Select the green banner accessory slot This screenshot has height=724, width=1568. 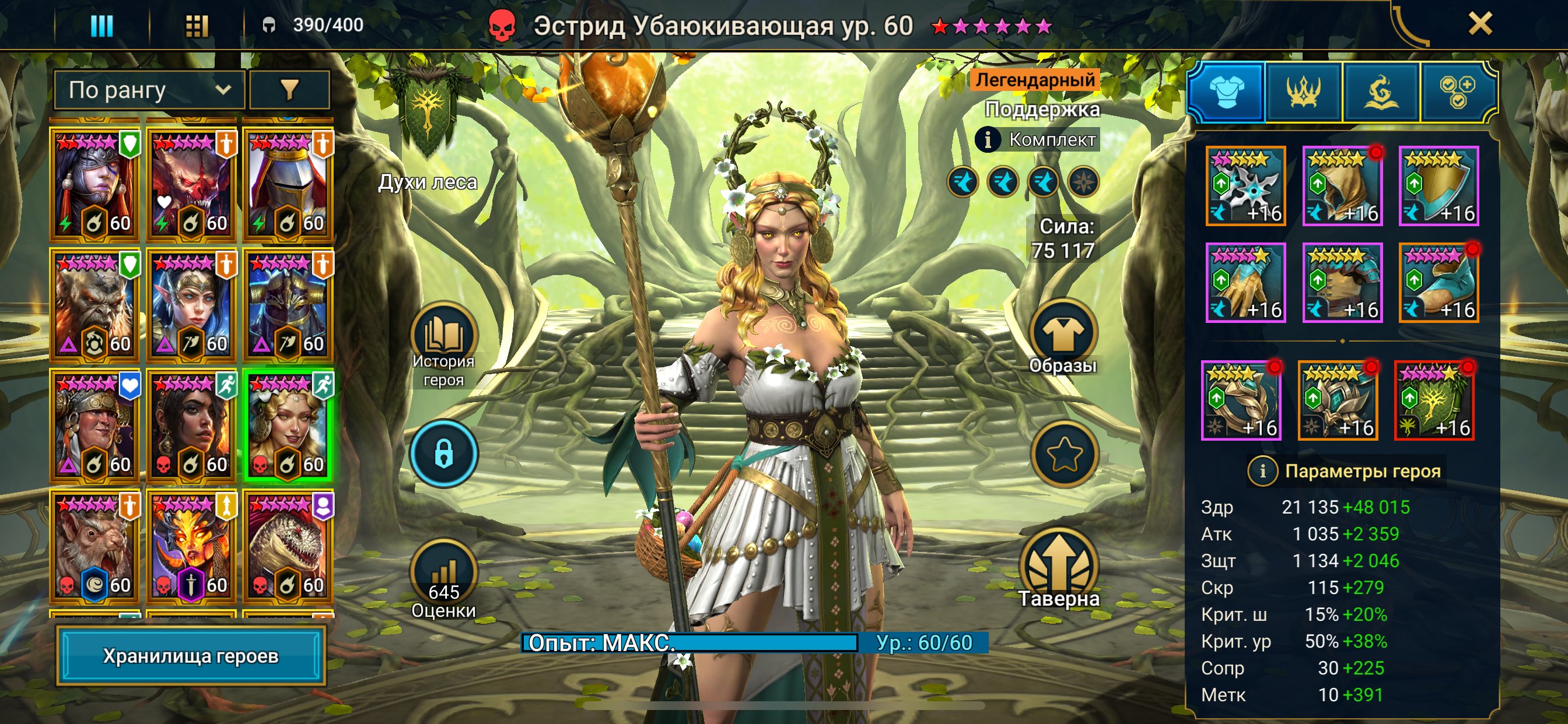click(1434, 401)
